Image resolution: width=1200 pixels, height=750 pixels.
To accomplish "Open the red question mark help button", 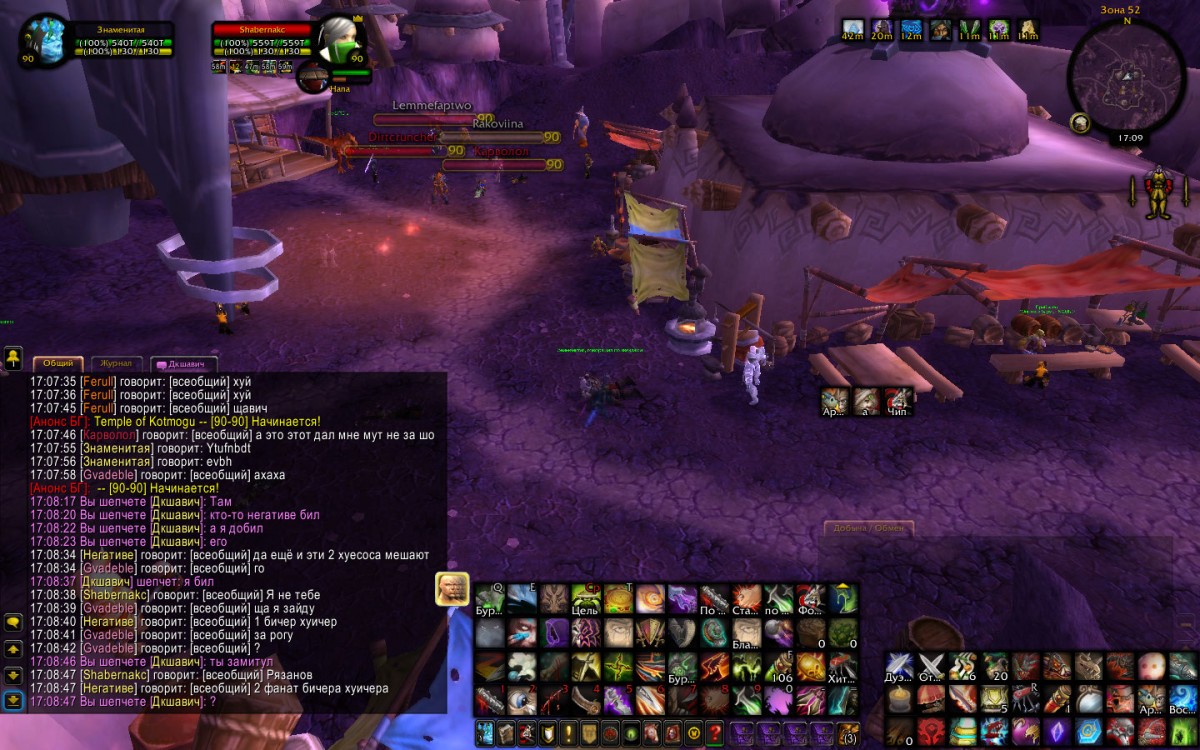I will pyautogui.click(x=714, y=733).
